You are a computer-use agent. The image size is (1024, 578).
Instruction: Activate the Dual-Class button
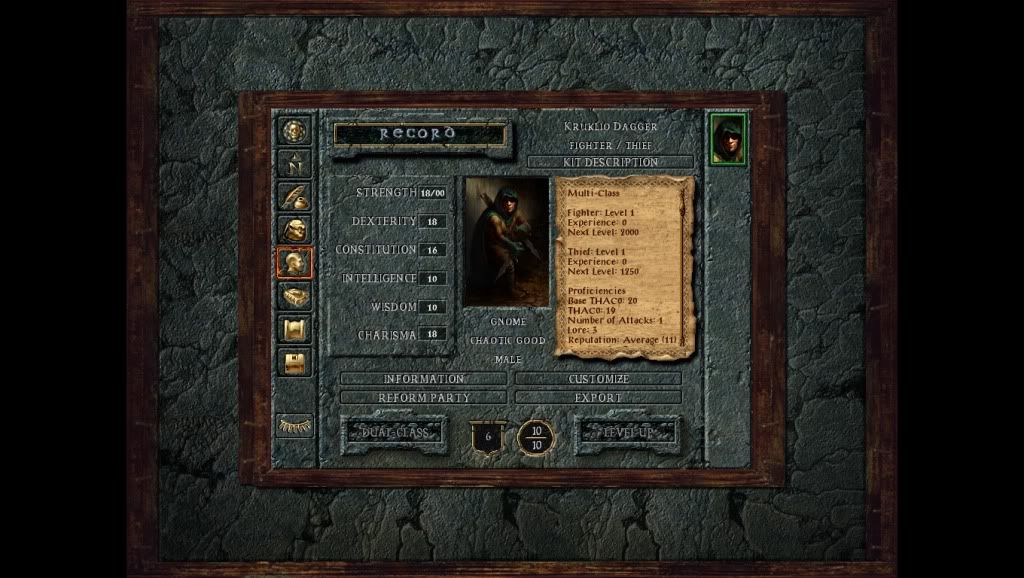393,433
